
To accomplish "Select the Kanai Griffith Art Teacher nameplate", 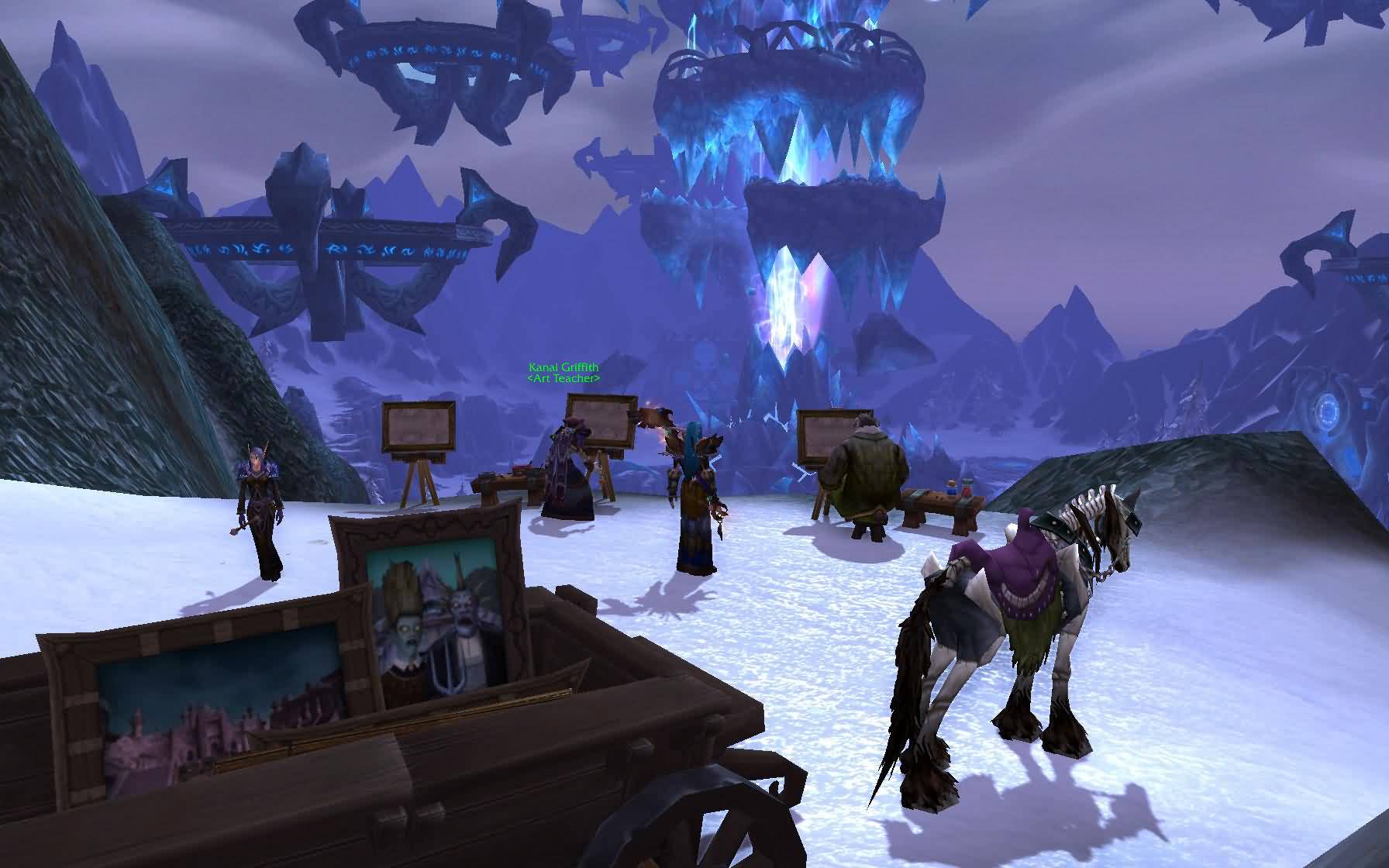I will [564, 373].
